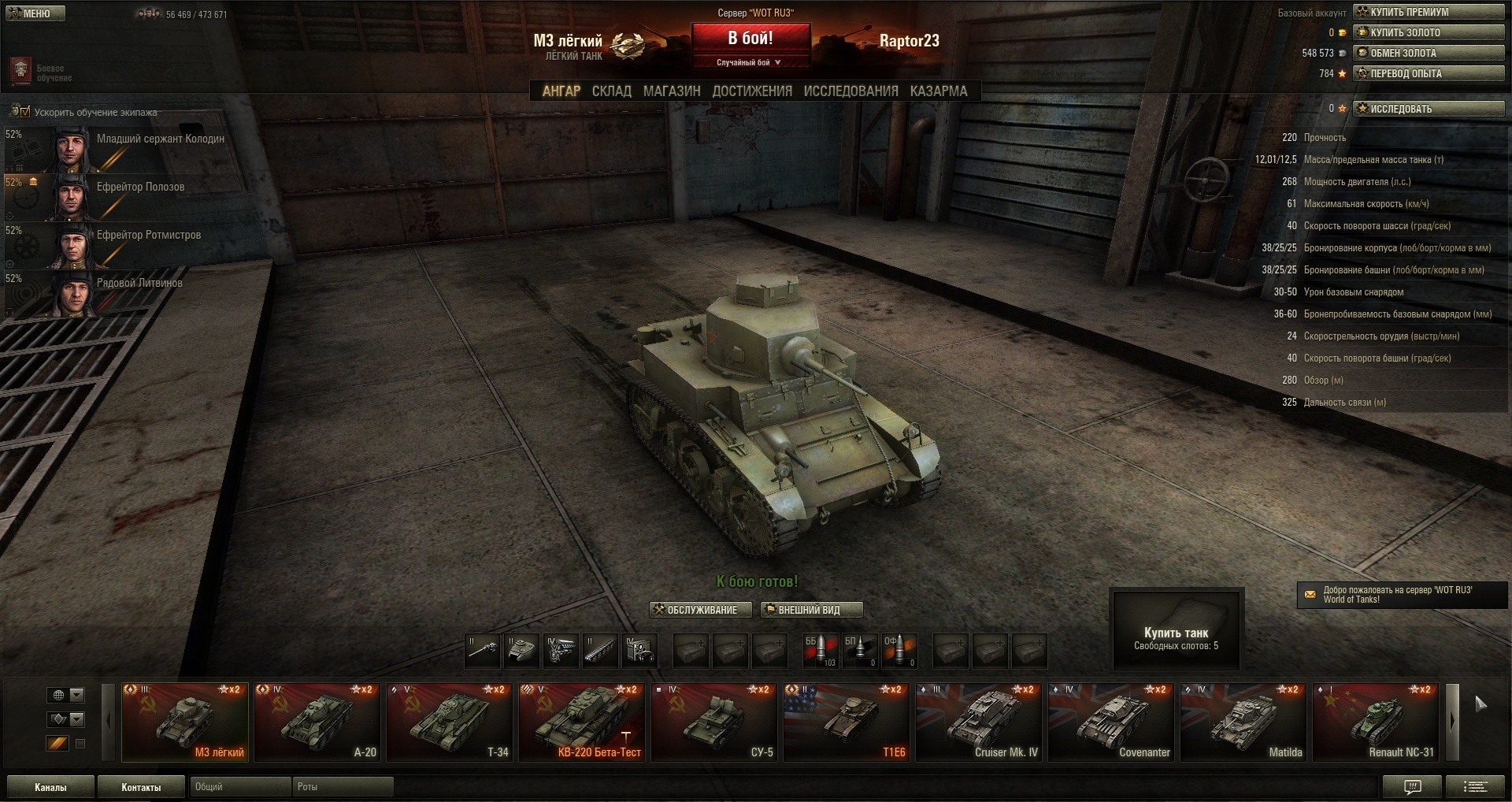Click КУПИТЬ ПРЕМИУМ button
1512x802 pixels.
1429,12
